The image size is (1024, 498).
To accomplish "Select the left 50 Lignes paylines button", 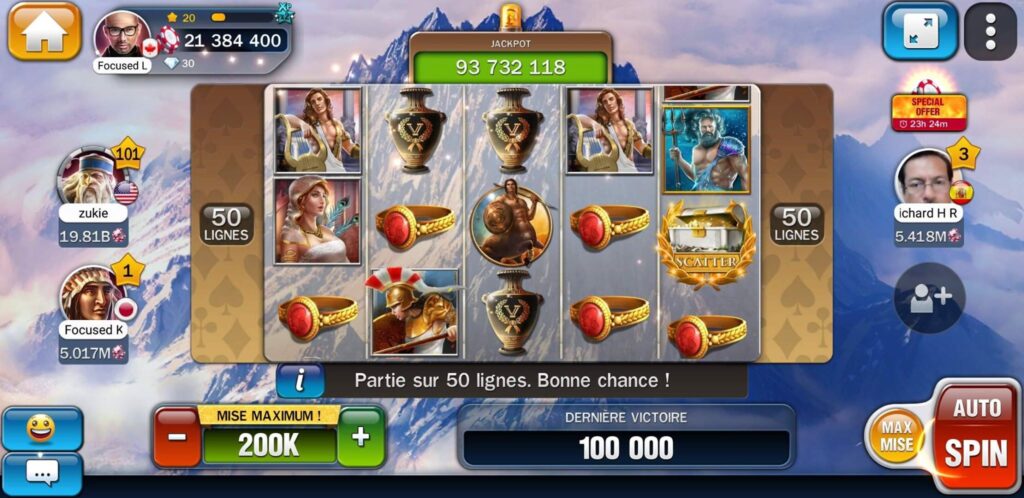I will pyautogui.click(x=227, y=224).
